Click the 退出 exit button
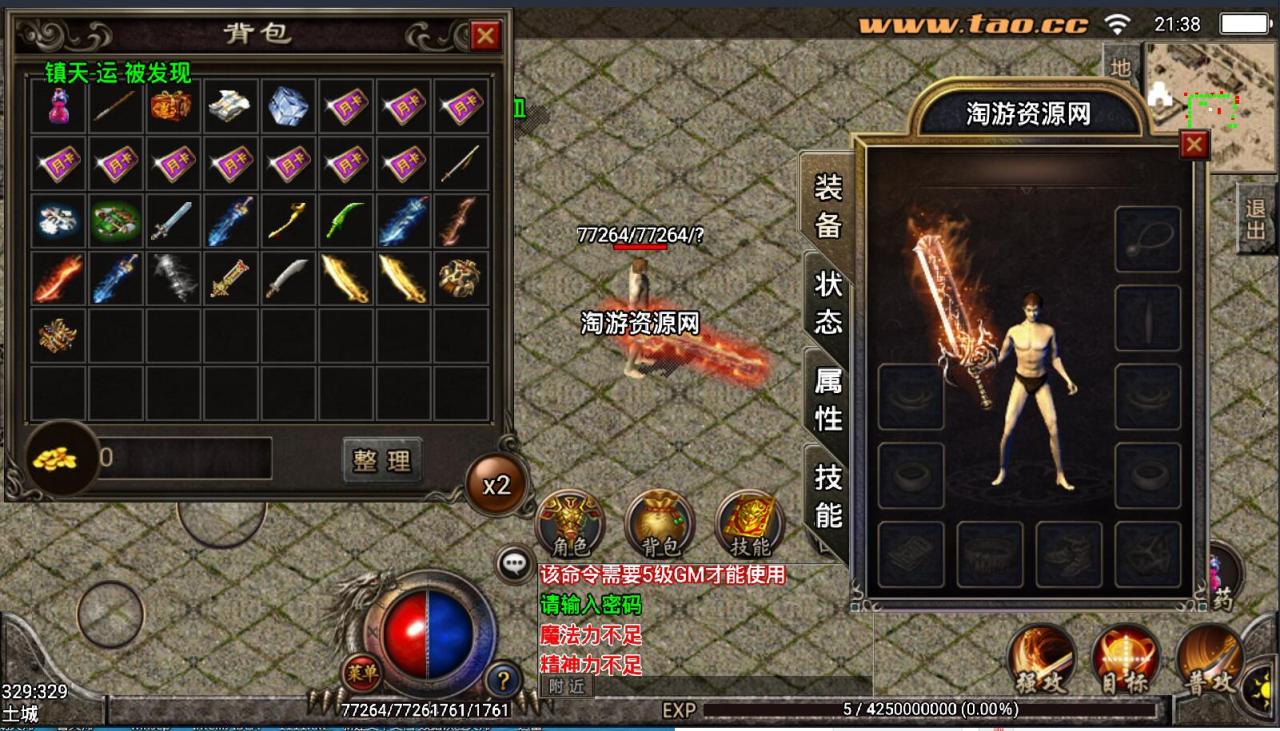The height and width of the screenshot is (731, 1280). click(x=1256, y=220)
